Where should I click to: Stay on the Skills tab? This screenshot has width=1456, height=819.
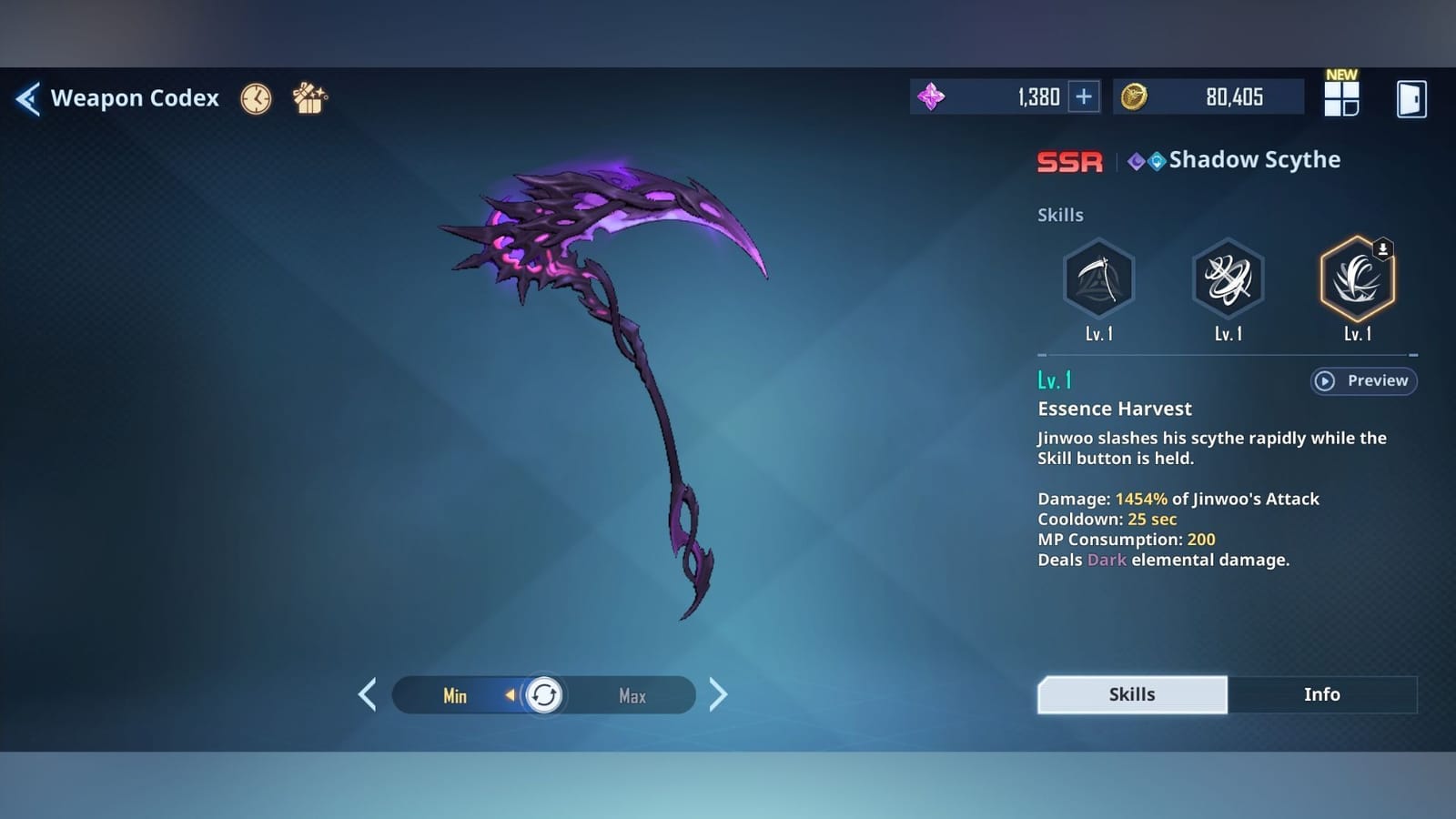tap(1131, 693)
